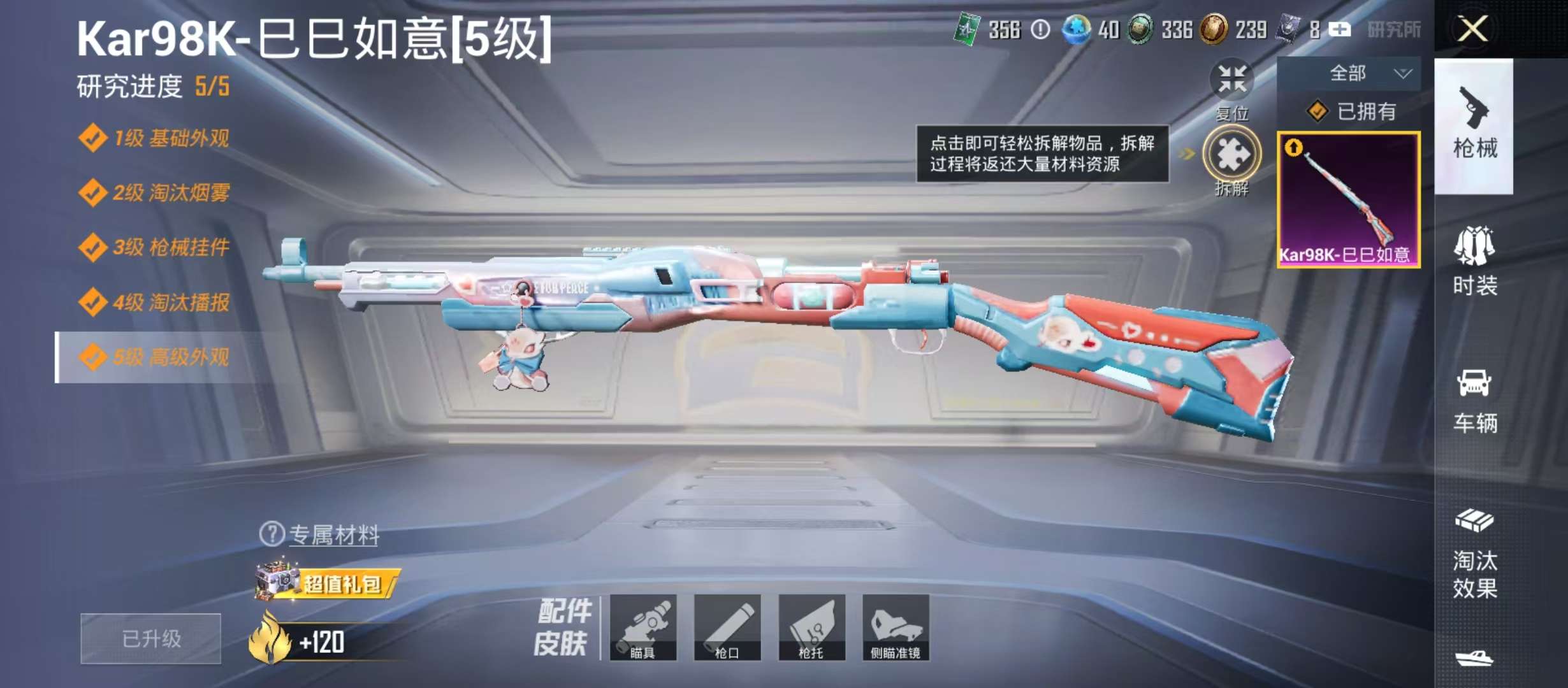Switch to the 枪械 tab

pyautogui.click(x=1474, y=133)
